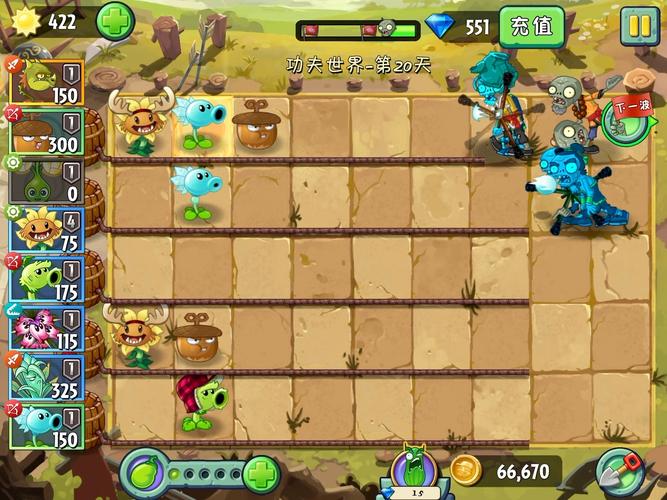This screenshot has width=667, height=500.
Task: Pick the top 150-cost green plant packet
Action: coord(47,81)
